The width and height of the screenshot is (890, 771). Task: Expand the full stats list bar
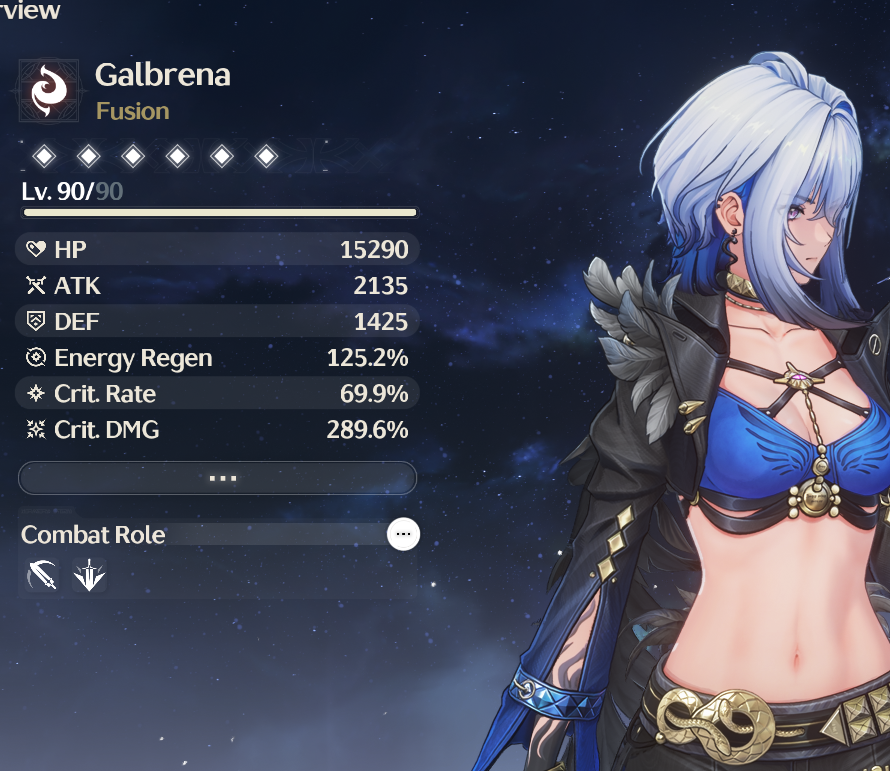click(217, 478)
